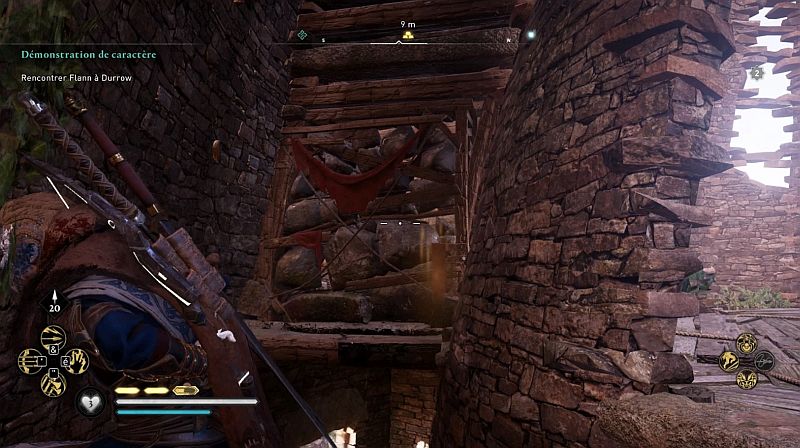Trigger the bottom melee ability icon
The width and height of the screenshot is (800, 448).
(x=746, y=380)
